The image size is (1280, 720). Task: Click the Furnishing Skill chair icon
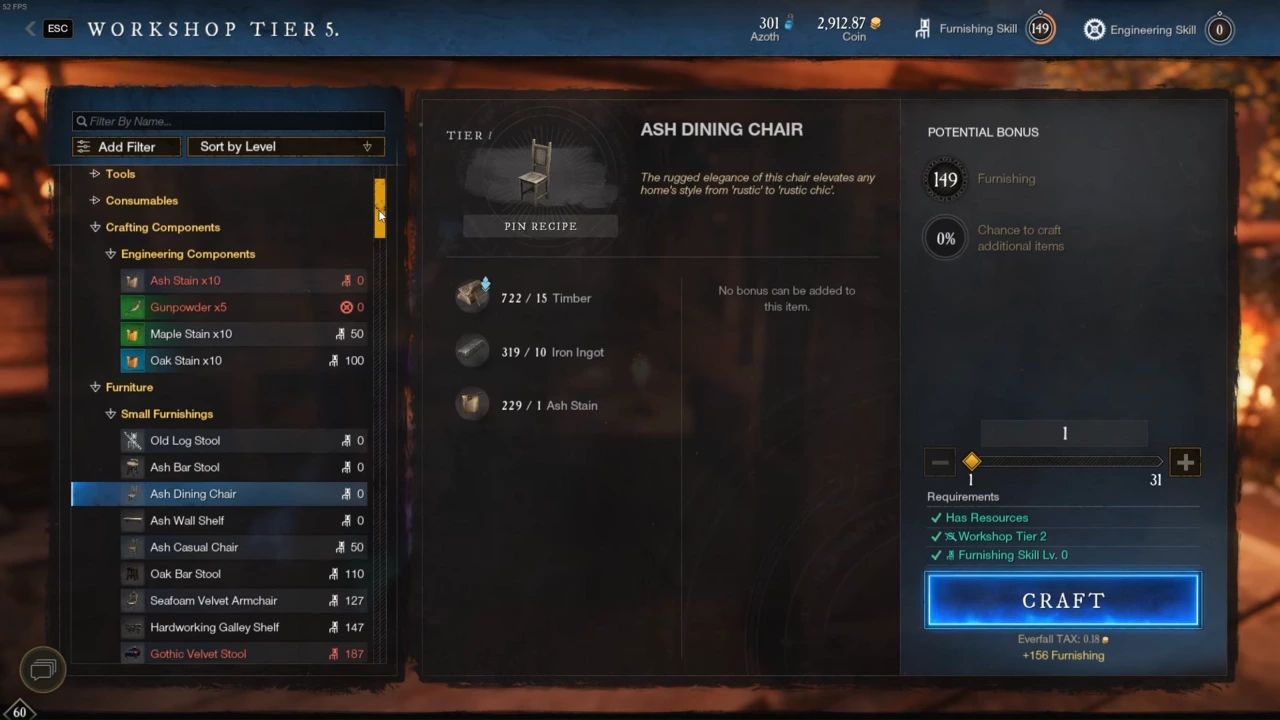coord(921,29)
